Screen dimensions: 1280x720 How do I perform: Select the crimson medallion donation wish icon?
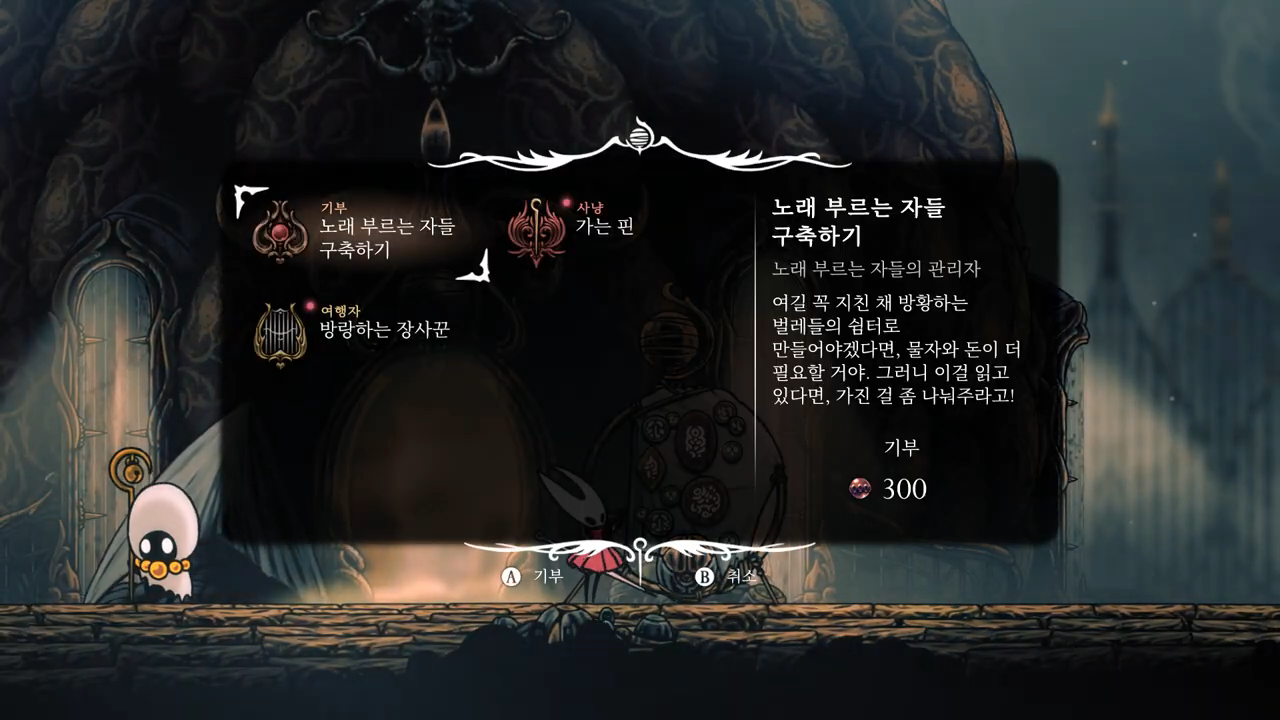point(278,229)
